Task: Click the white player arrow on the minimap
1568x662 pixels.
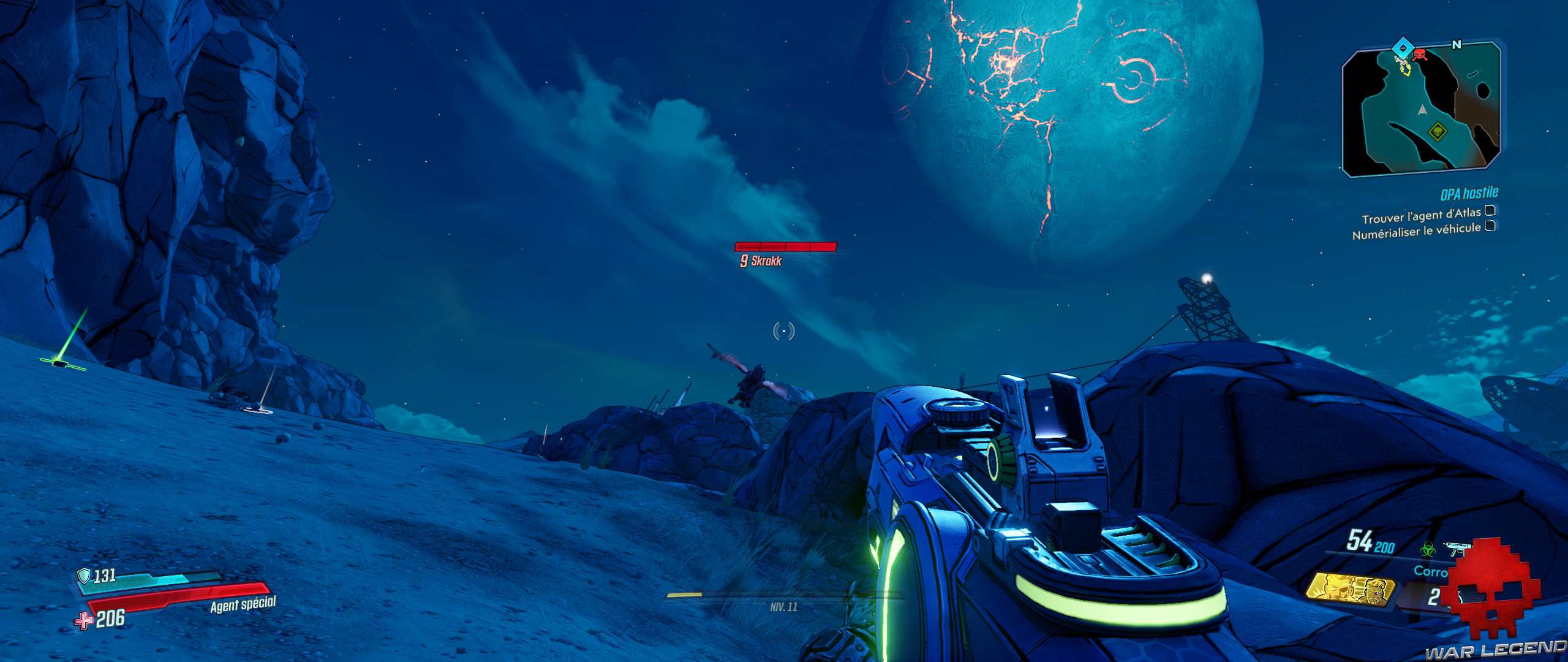Action: pyautogui.click(x=1422, y=110)
